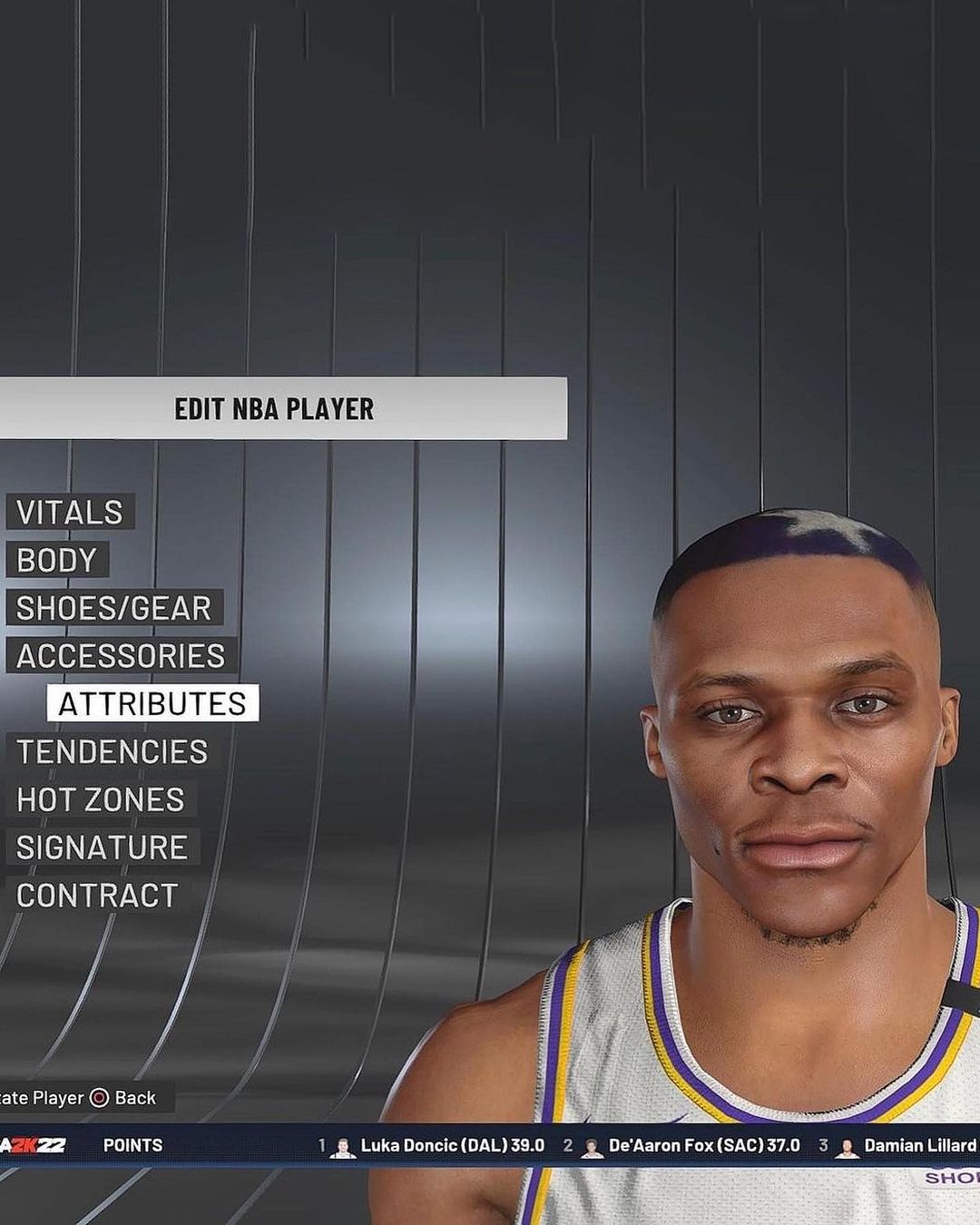This screenshot has height=1225, width=980.
Task: Open the Shoes/Gear section
Action: [x=113, y=608]
